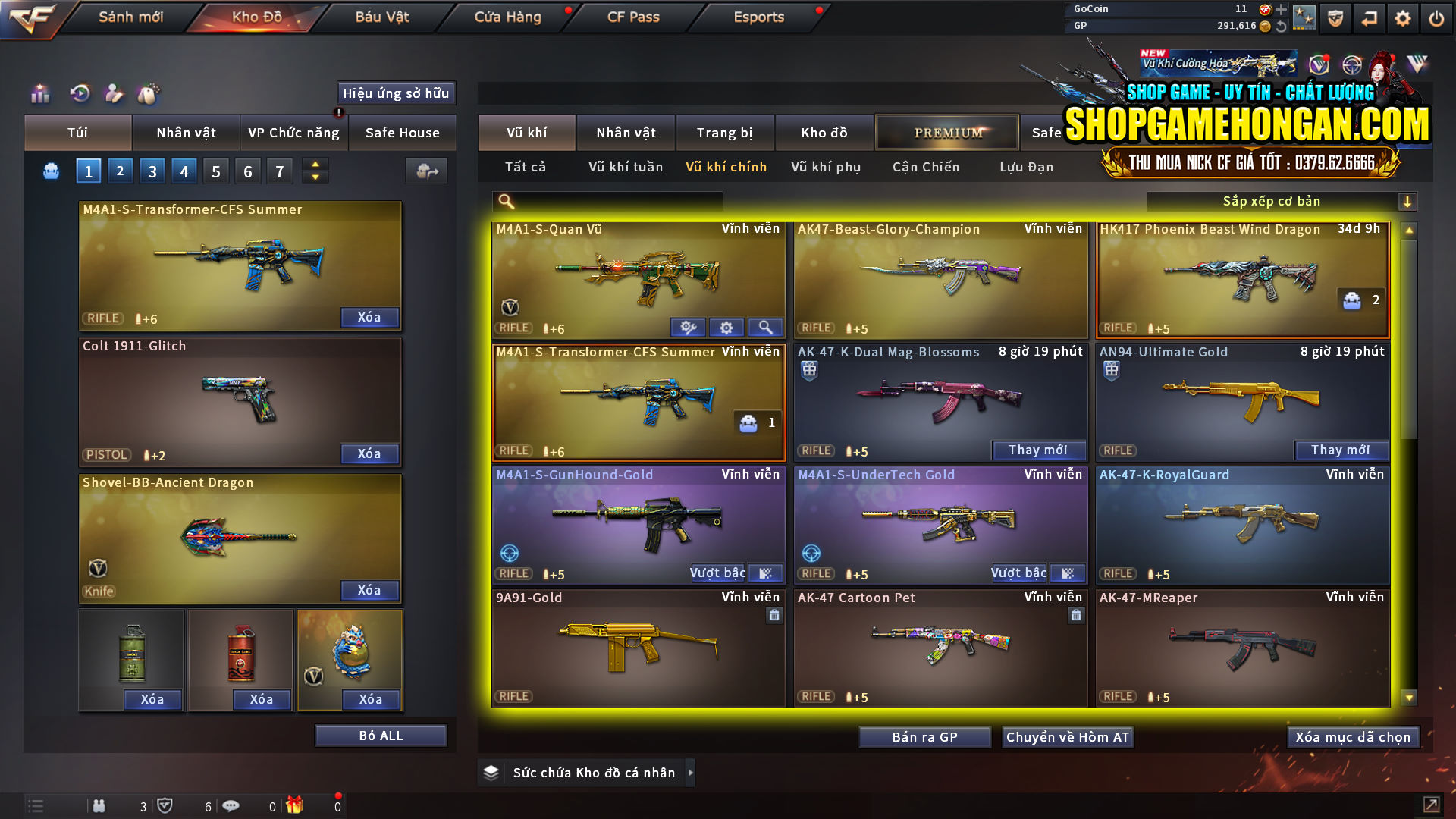This screenshot has height=819, width=1456.
Task: Open the search magnifier in the weapons list
Action: click(505, 201)
